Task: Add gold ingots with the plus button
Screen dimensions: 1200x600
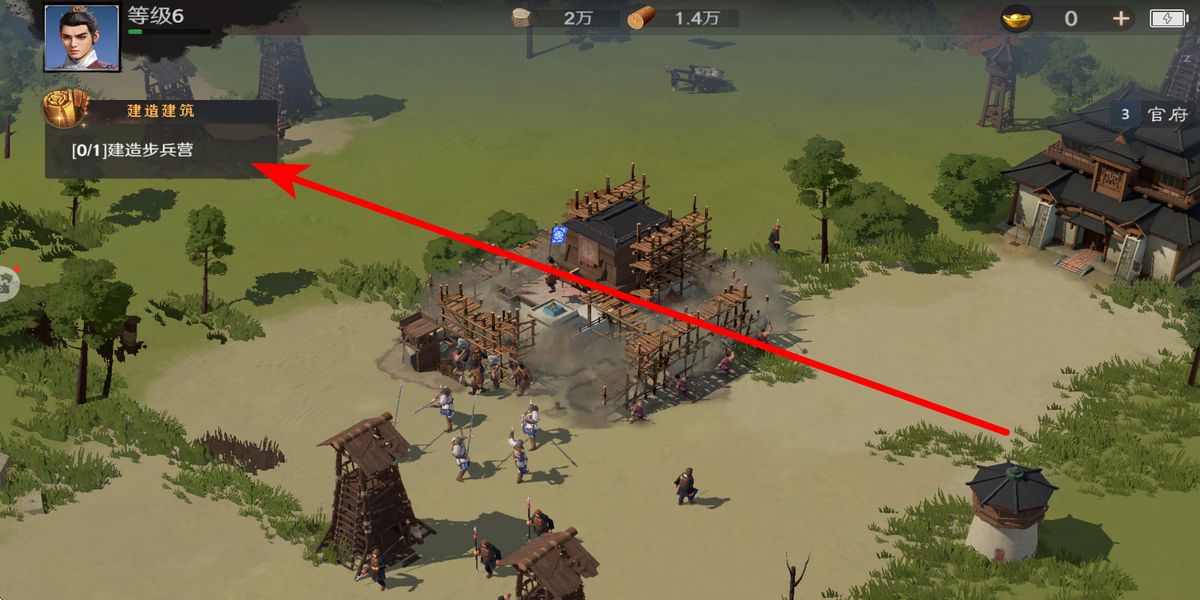Action: pos(1121,18)
